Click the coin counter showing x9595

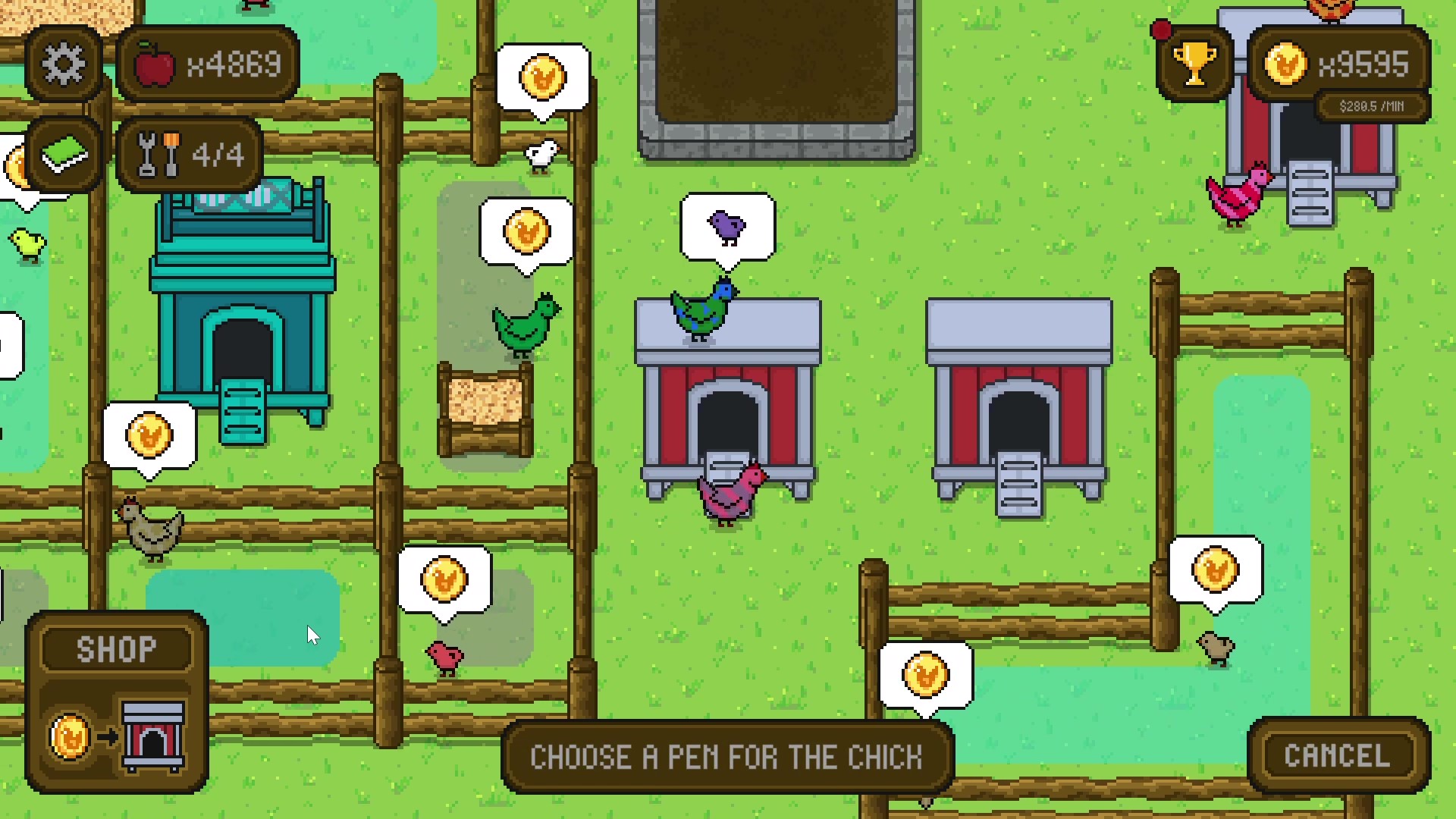[1342, 64]
